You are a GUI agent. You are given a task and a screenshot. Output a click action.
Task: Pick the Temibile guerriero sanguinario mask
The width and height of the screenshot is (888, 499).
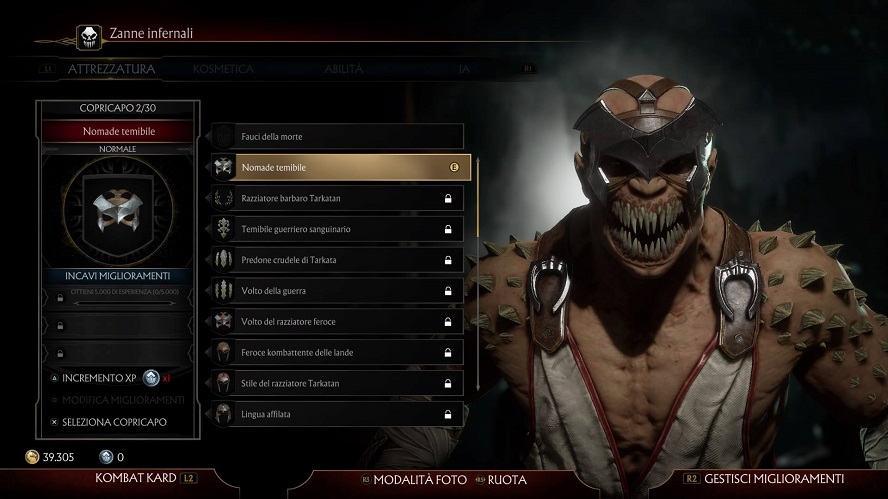pos(337,229)
